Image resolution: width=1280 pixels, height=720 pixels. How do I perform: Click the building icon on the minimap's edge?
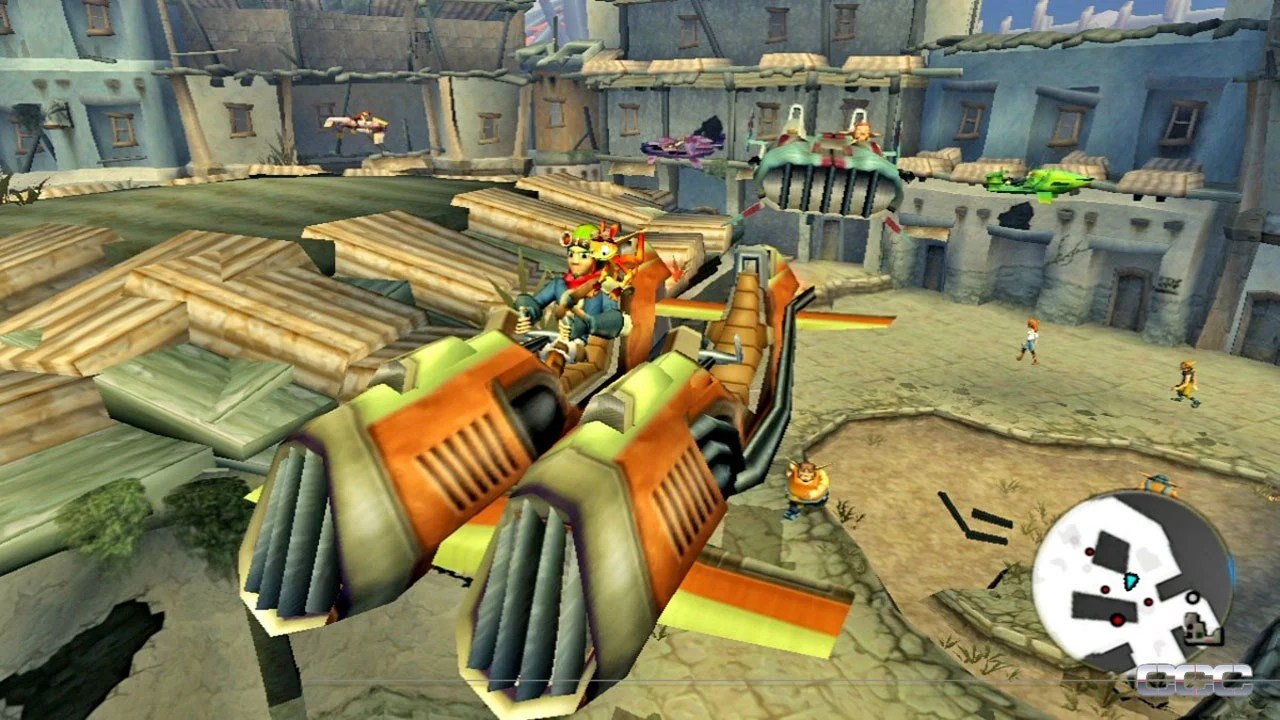[x=1202, y=628]
